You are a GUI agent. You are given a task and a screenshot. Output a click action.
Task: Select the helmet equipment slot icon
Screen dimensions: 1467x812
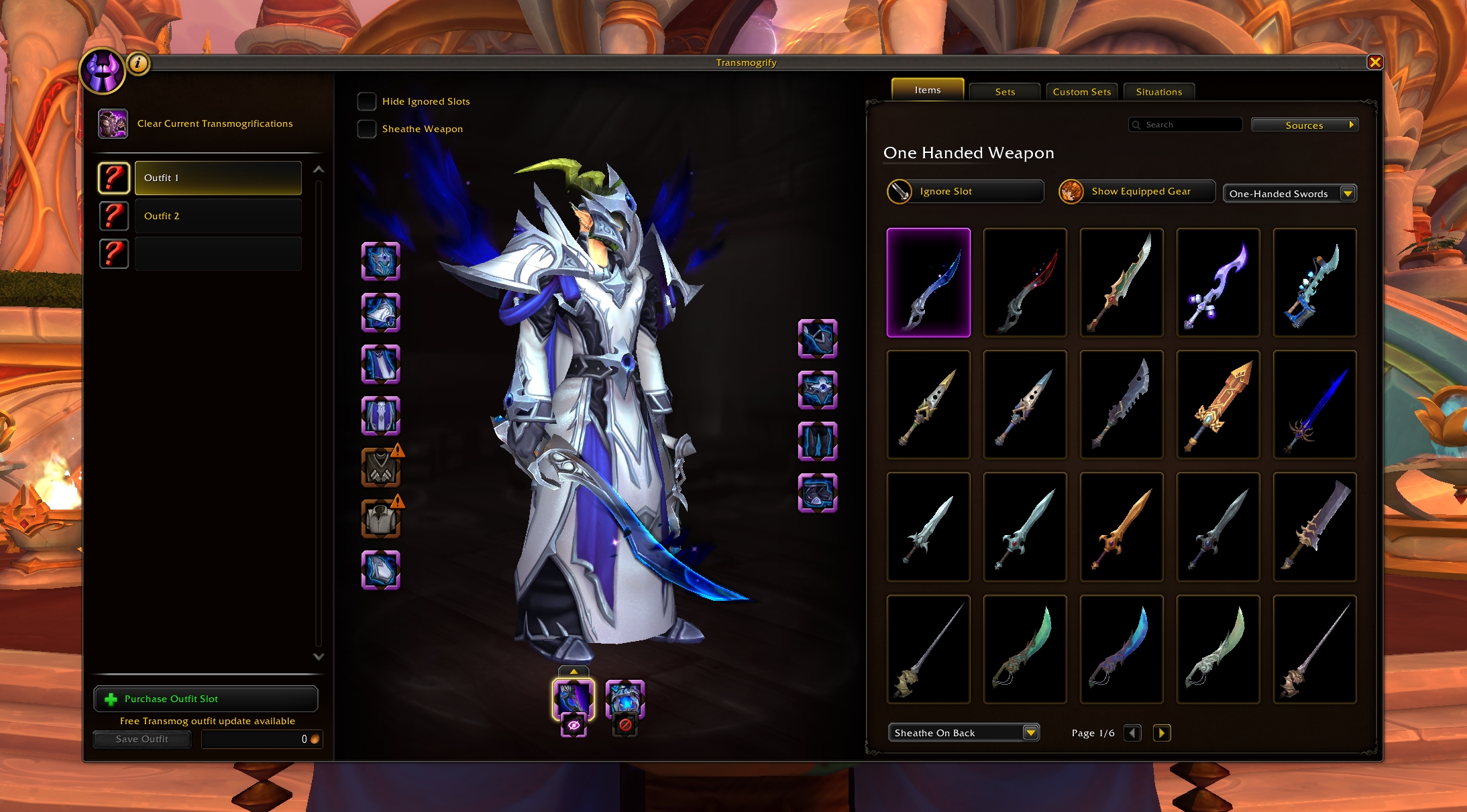[x=380, y=262]
